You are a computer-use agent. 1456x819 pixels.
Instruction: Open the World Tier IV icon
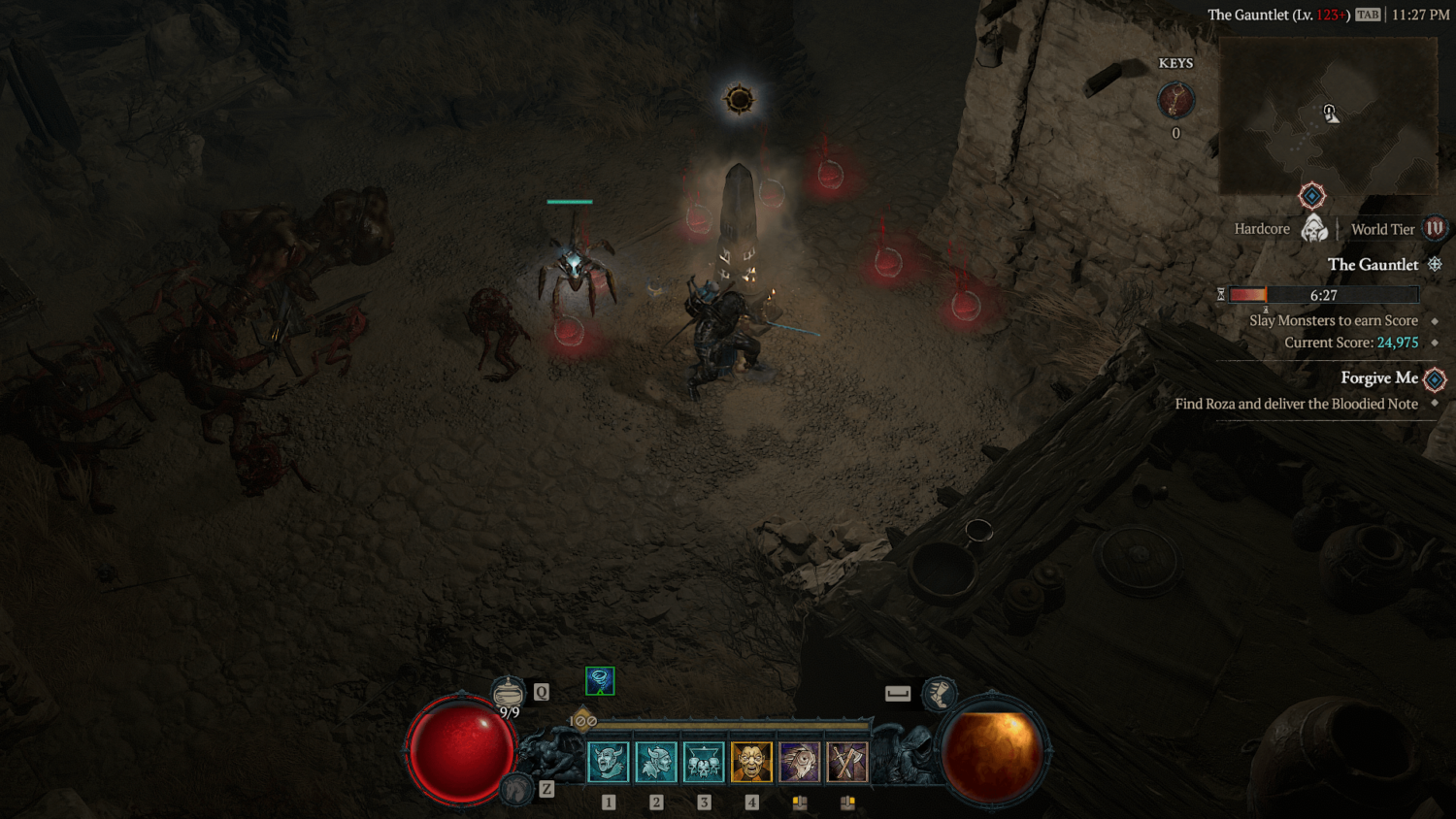tap(1430, 229)
